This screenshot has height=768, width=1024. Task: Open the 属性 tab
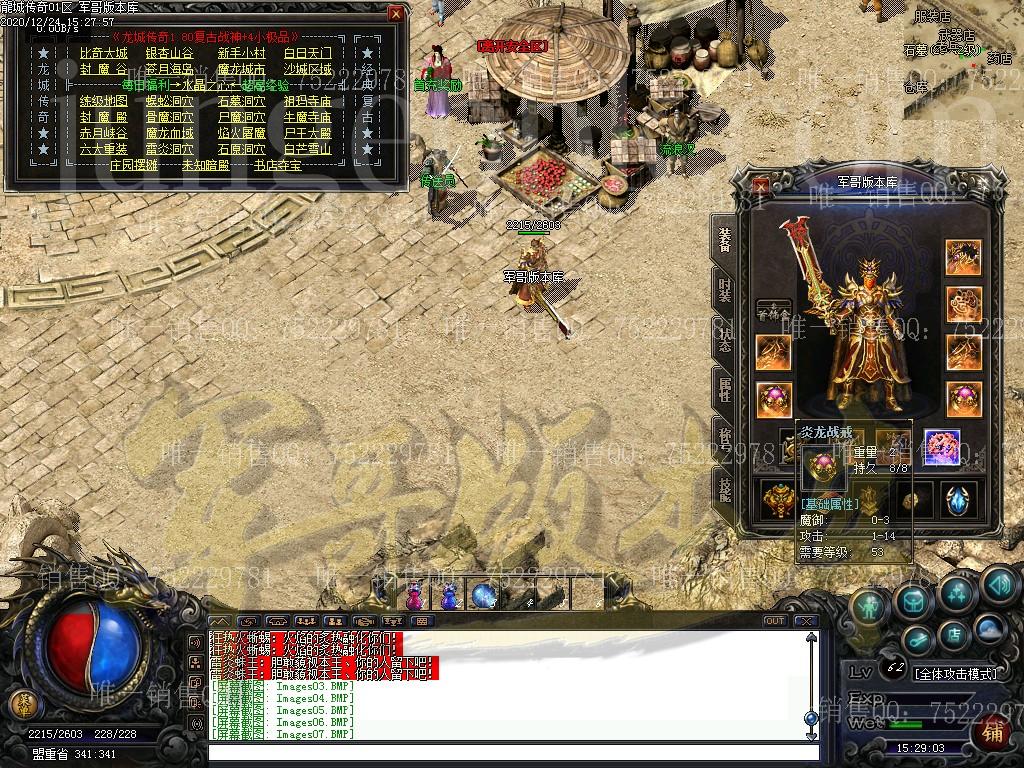[x=724, y=388]
